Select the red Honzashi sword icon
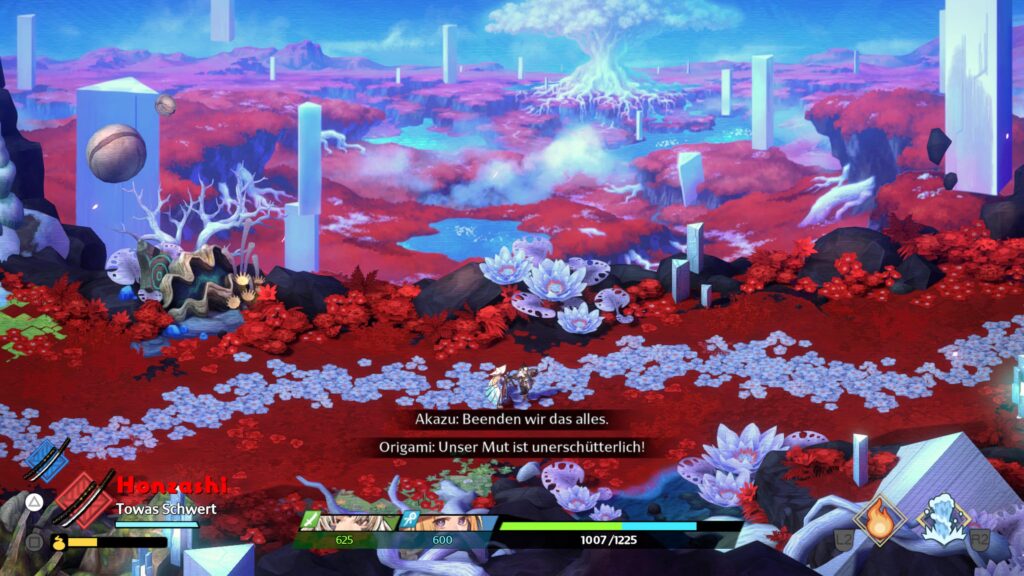 pos(84,496)
